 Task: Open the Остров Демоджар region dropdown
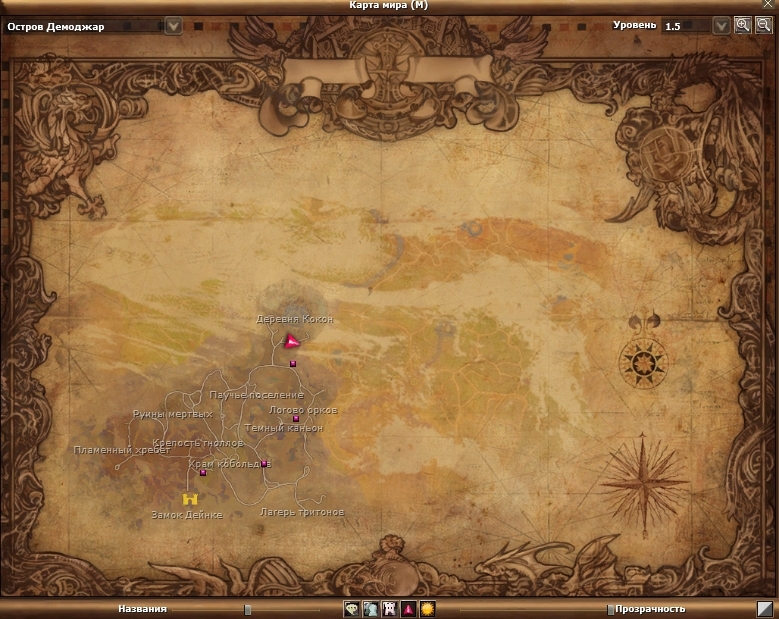(173, 26)
